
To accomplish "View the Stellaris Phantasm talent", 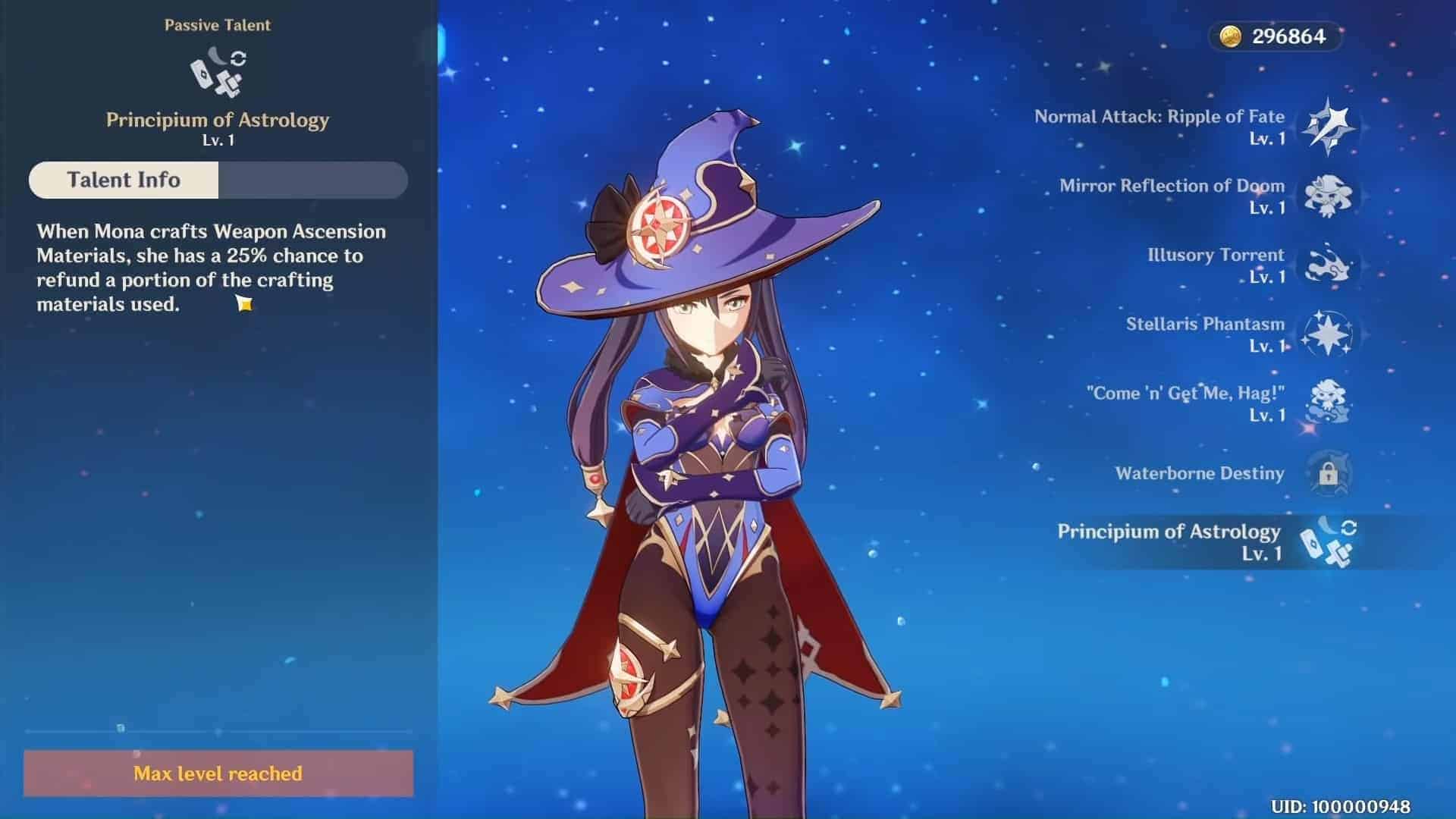I will coord(1326,334).
